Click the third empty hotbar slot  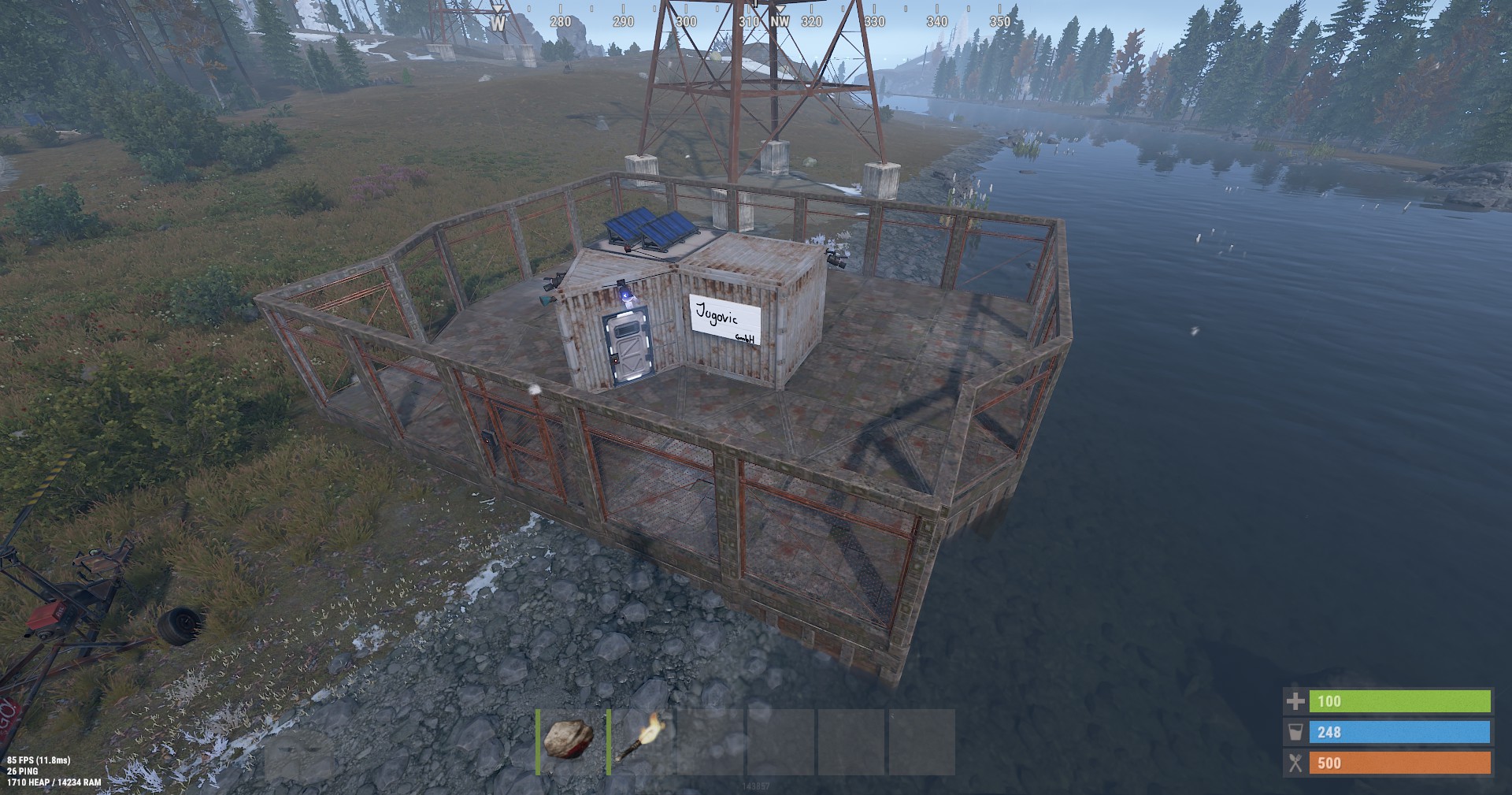tap(709, 741)
